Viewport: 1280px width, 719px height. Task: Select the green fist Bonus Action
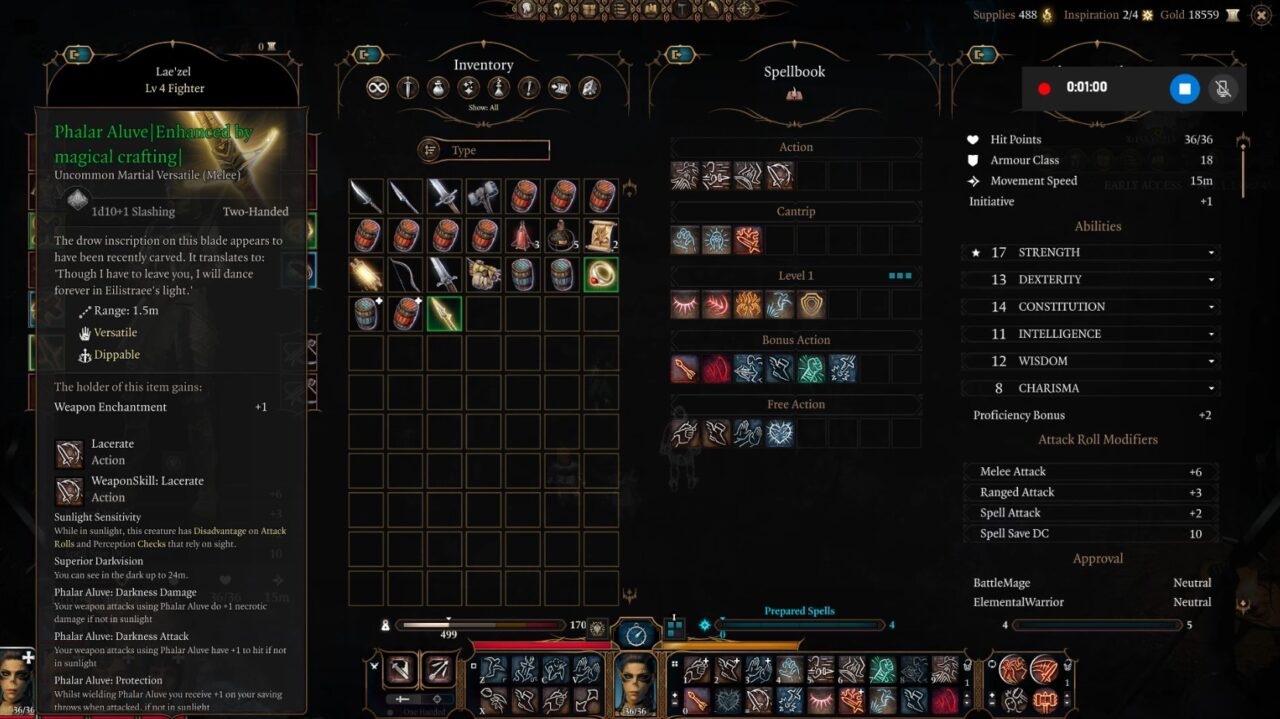[811, 369]
